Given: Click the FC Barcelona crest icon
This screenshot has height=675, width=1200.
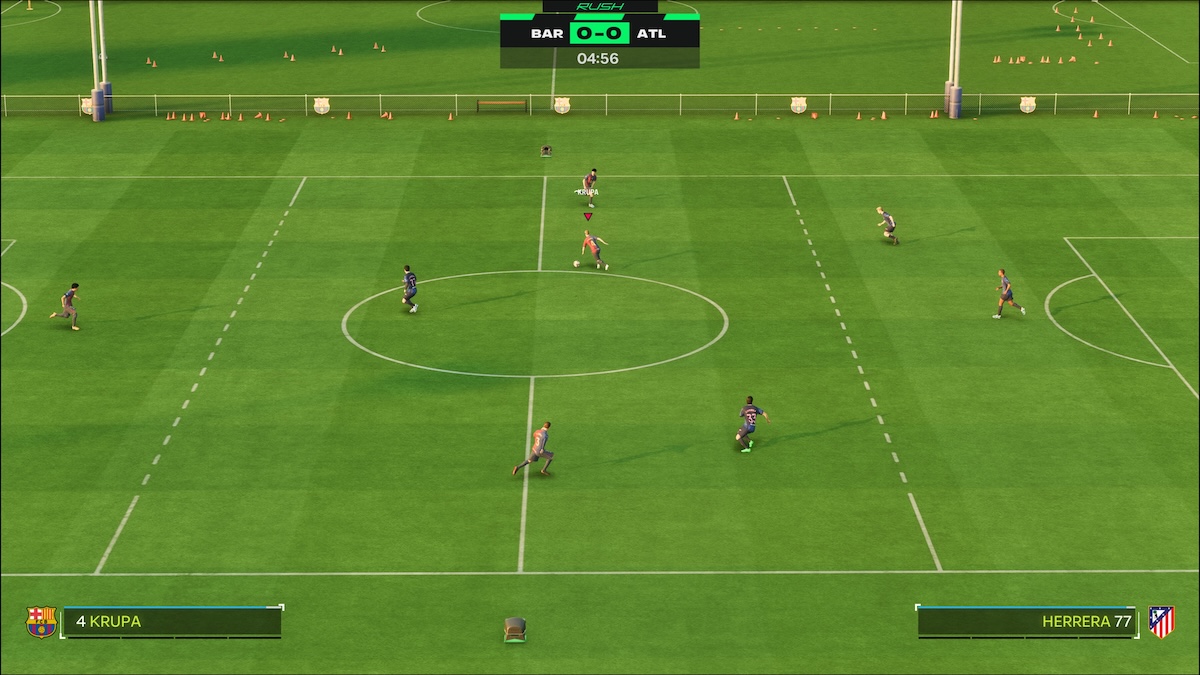Looking at the screenshot, I should point(41,622).
